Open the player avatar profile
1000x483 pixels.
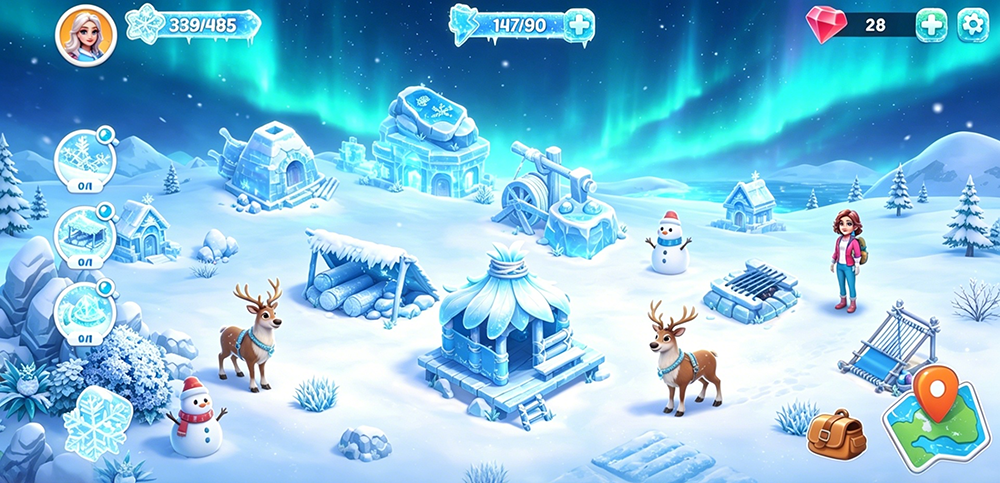coord(85,35)
